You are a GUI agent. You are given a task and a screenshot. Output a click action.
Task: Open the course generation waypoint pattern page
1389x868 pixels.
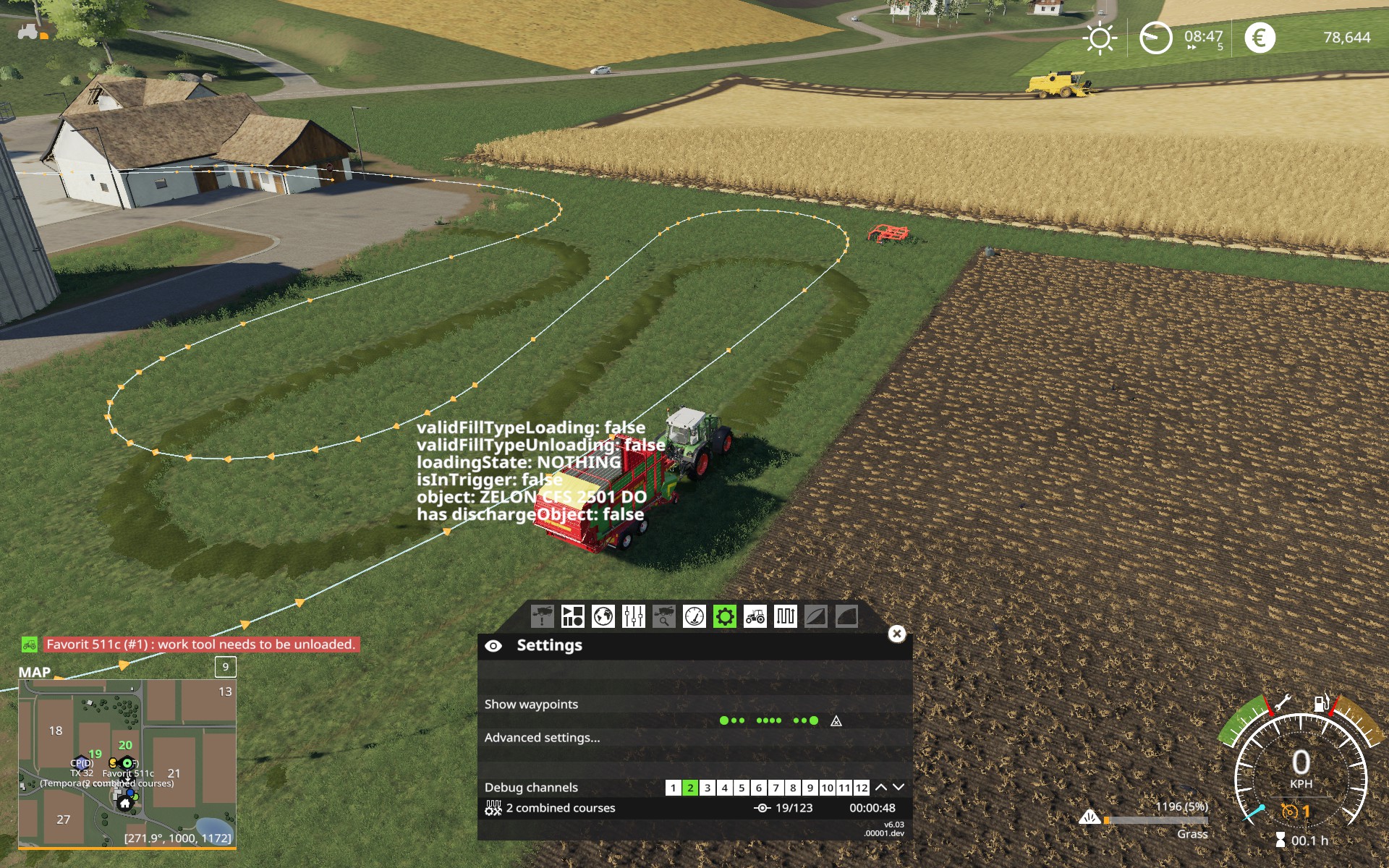[x=784, y=617]
